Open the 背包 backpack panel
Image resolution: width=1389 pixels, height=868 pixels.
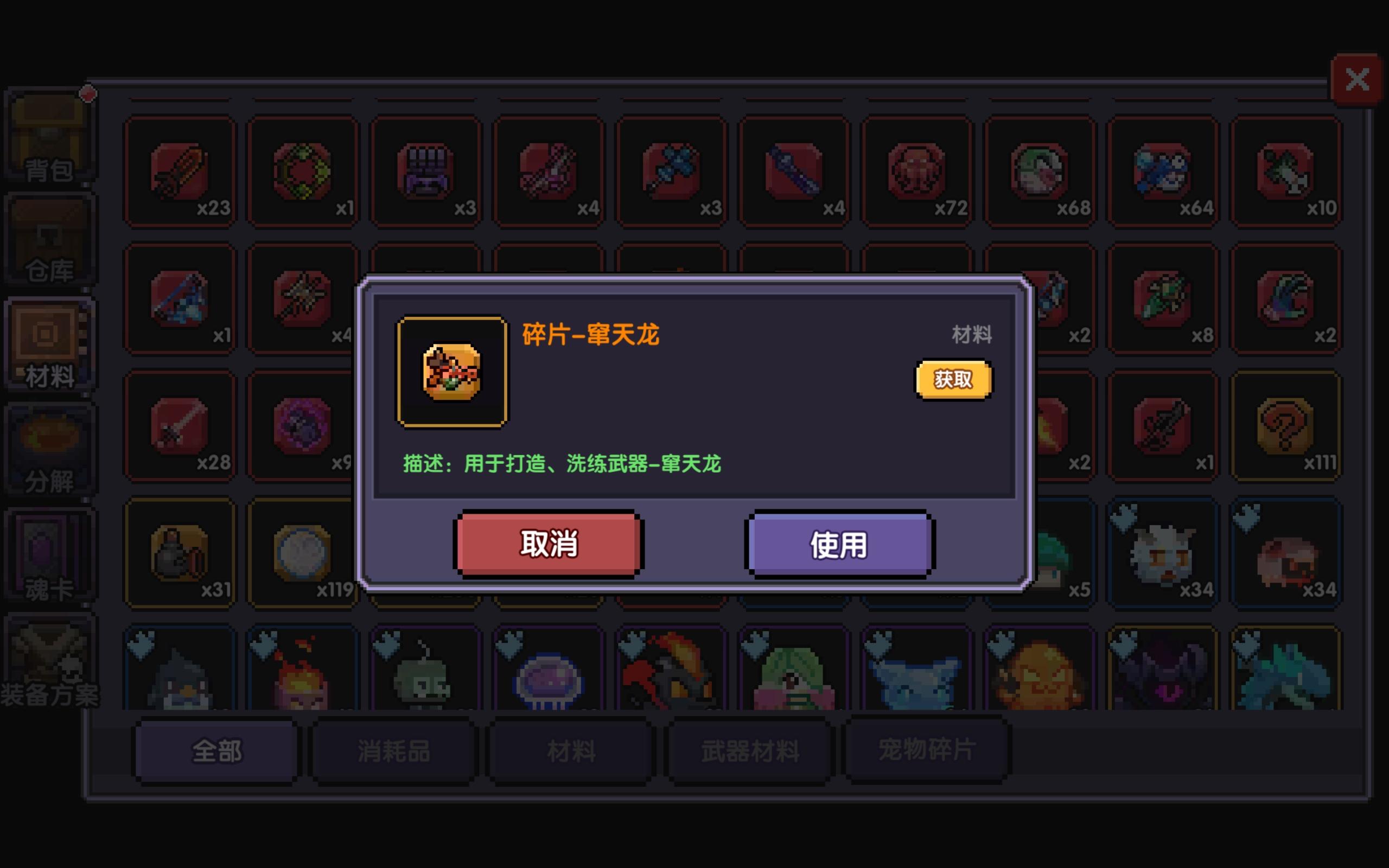(x=49, y=135)
